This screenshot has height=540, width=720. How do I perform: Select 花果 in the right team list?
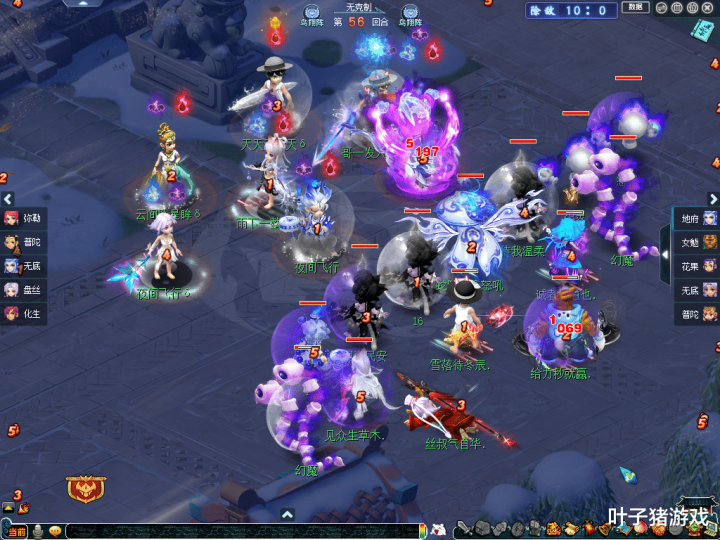(x=697, y=266)
